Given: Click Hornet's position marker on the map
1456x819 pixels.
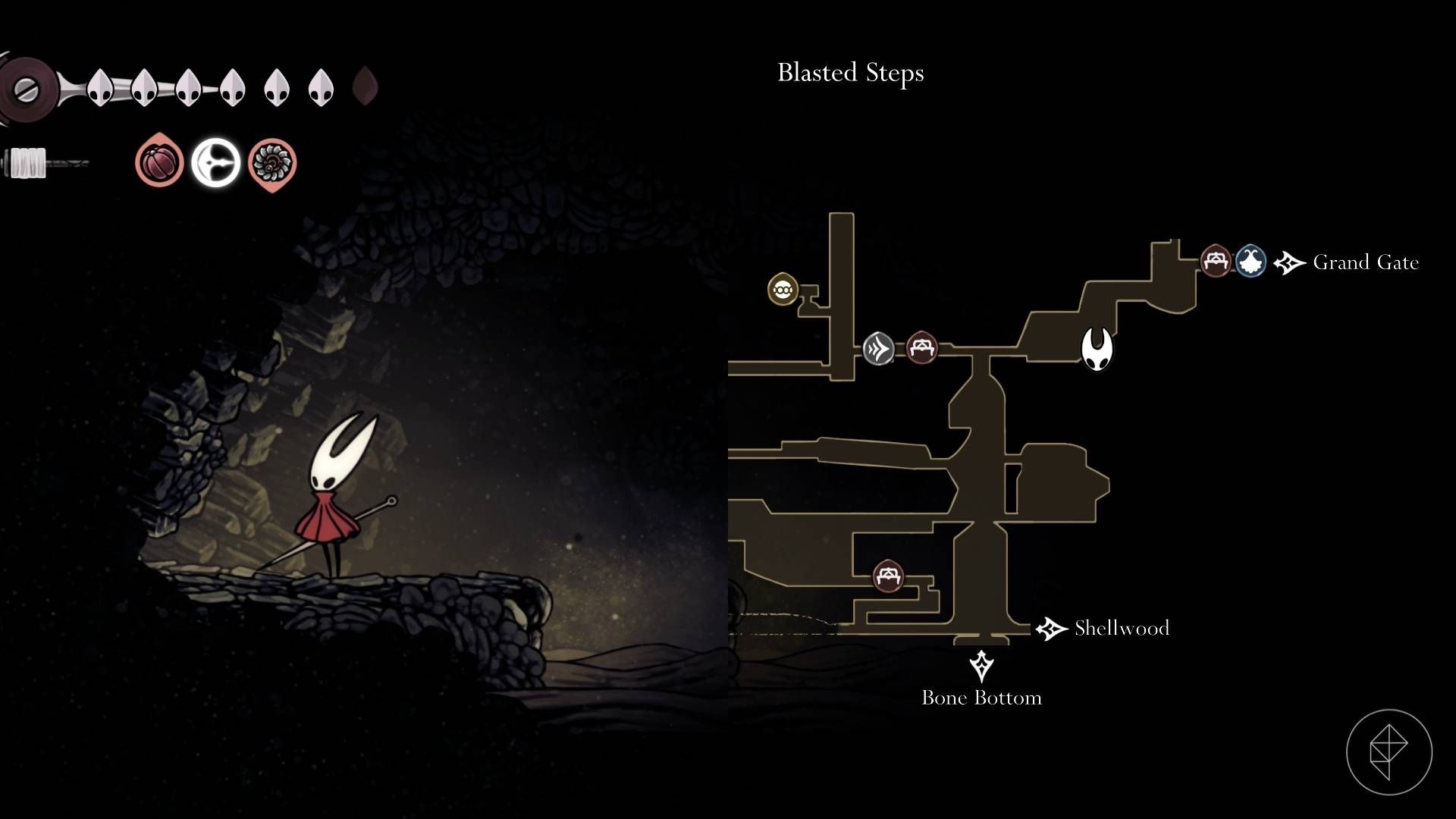Looking at the screenshot, I should [1097, 349].
